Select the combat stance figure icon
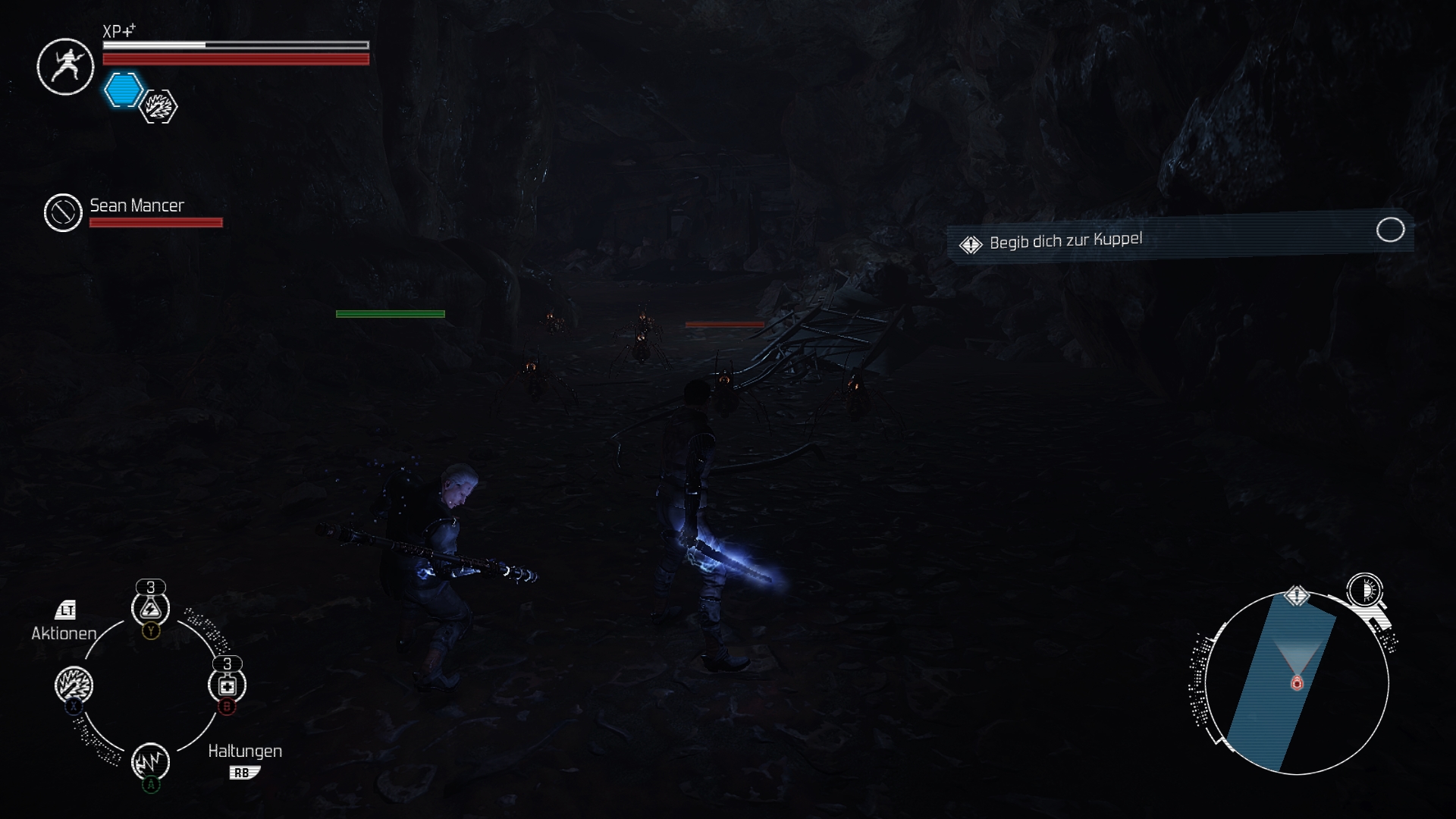This screenshot has height=819, width=1456. (65, 67)
